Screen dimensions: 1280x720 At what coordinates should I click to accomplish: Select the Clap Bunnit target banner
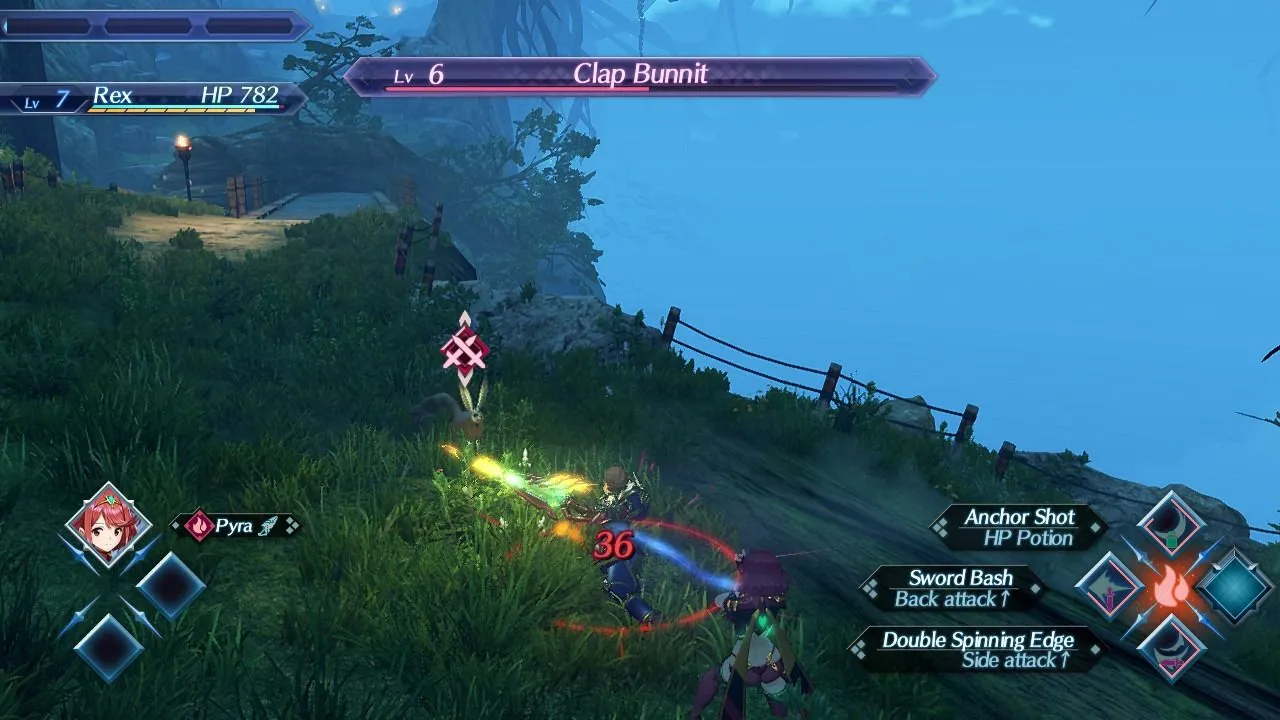tap(640, 76)
